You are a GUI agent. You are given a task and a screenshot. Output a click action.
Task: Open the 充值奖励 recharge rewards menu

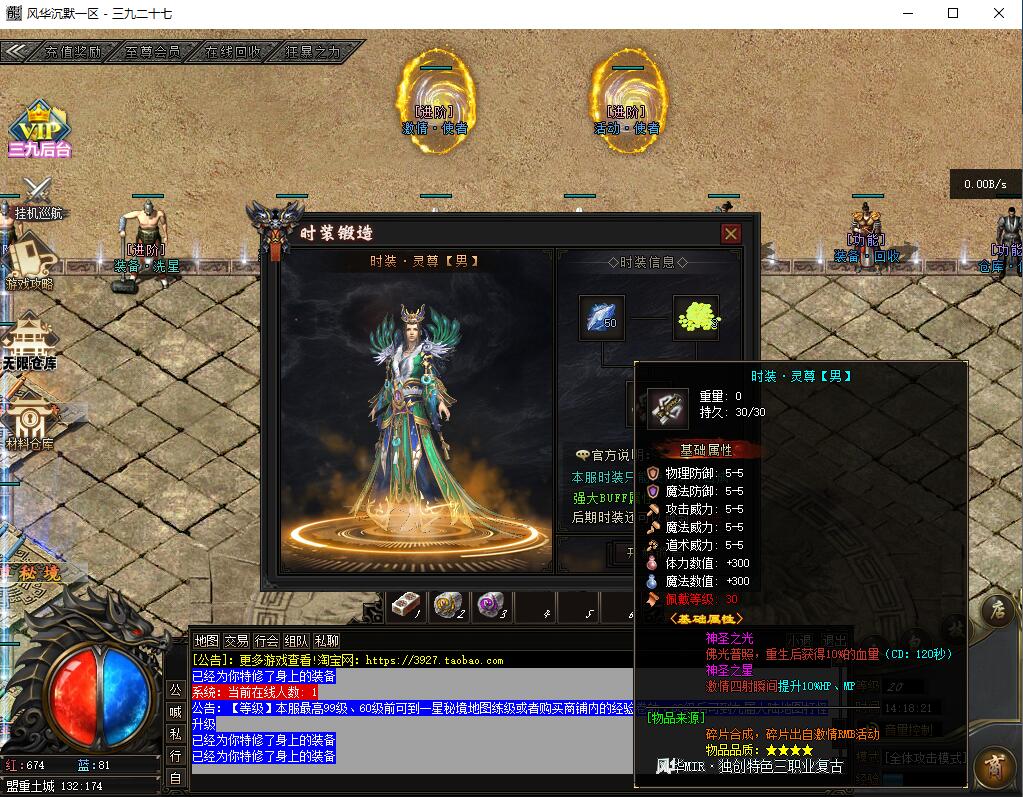75,51
